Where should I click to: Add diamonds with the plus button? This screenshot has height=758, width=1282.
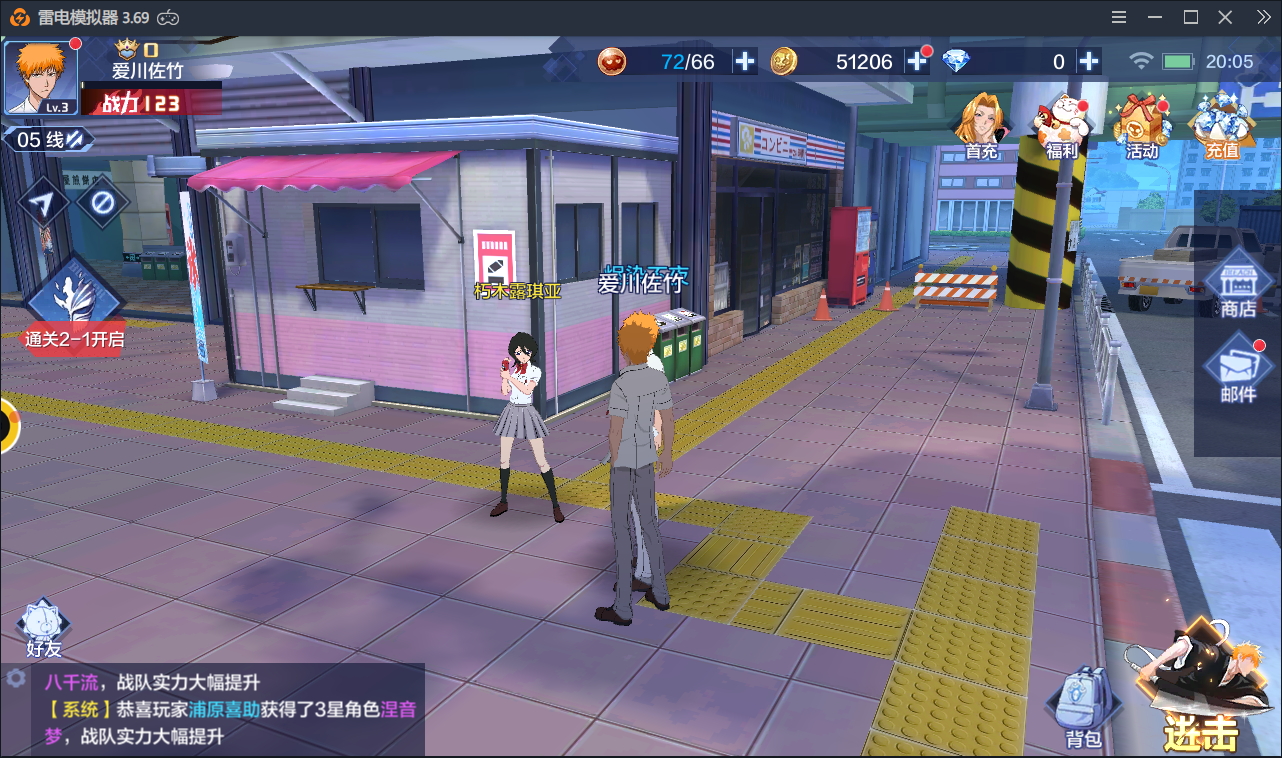(x=1089, y=62)
